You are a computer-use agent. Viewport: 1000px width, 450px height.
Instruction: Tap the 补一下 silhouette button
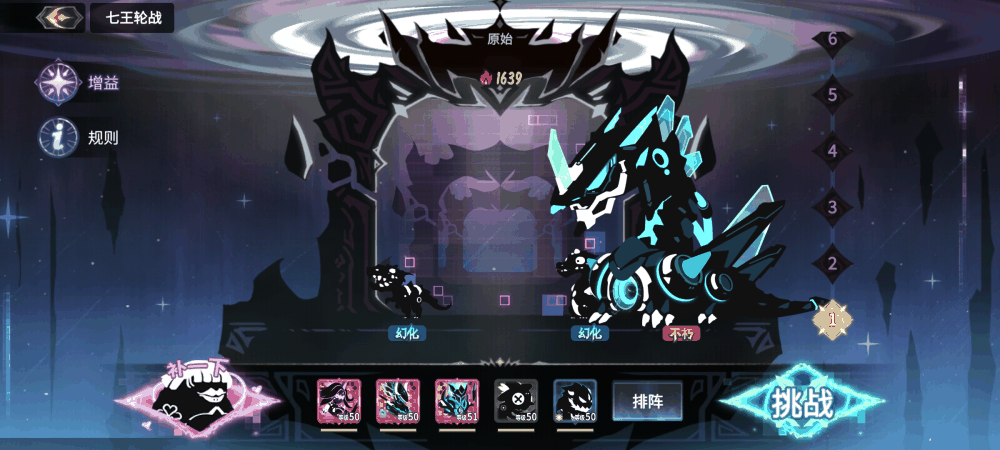click(x=201, y=398)
